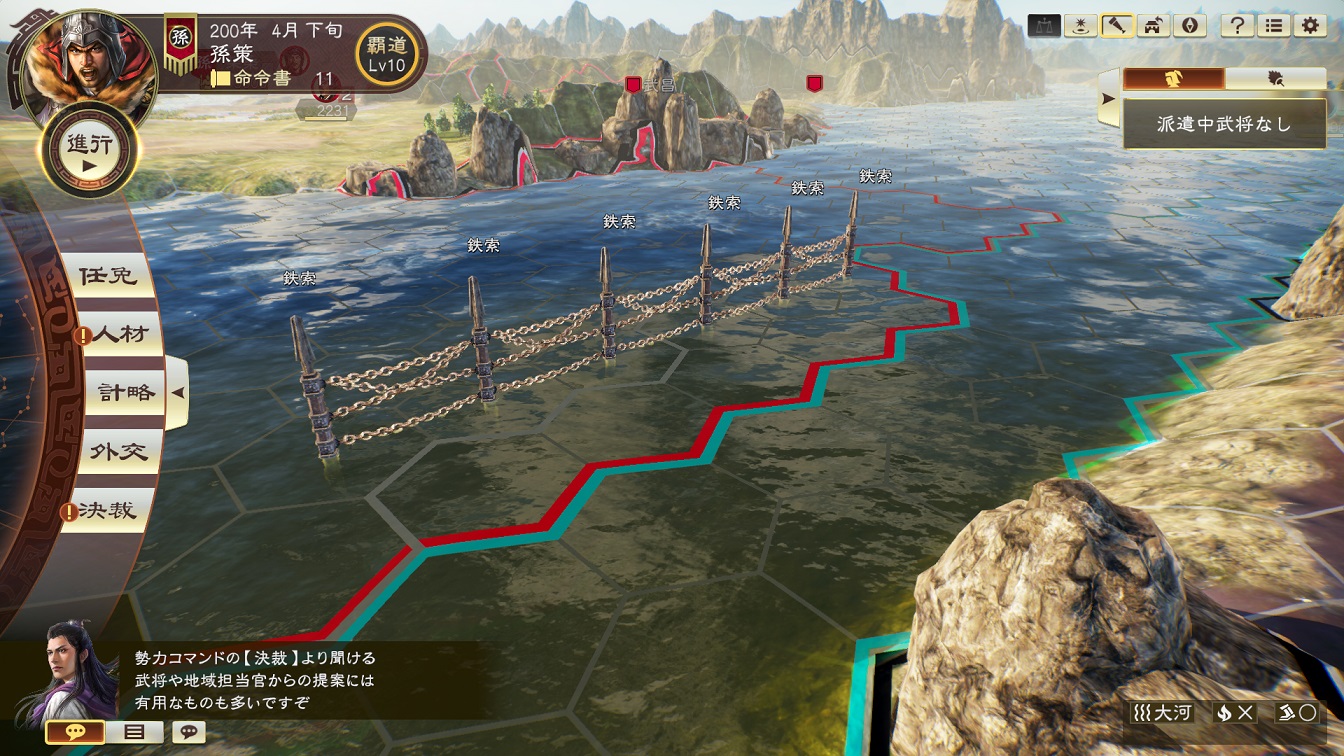
Task: Collapse the command menu arrow beside 計略
Action: pos(178,393)
